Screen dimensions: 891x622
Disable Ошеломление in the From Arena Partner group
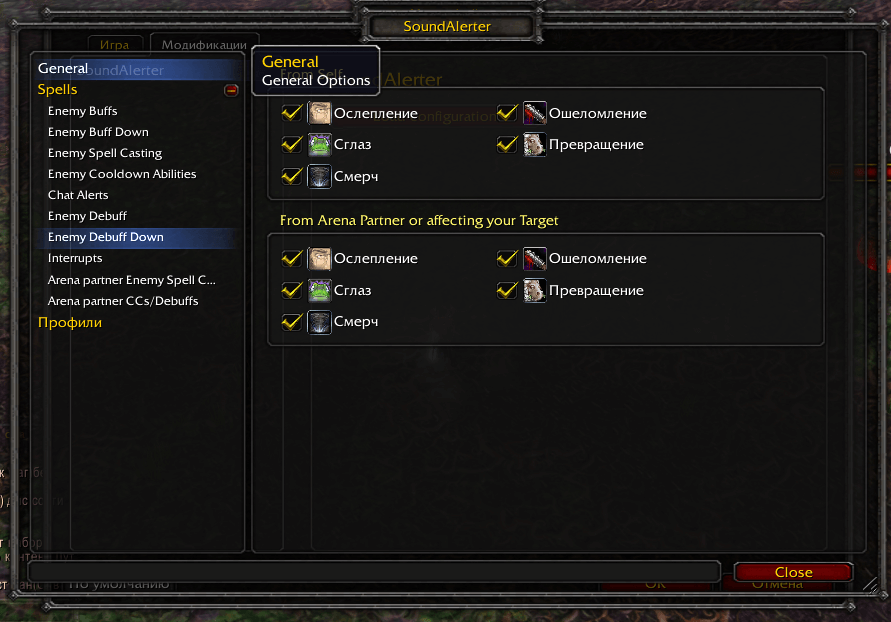click(x=507, y=259)
